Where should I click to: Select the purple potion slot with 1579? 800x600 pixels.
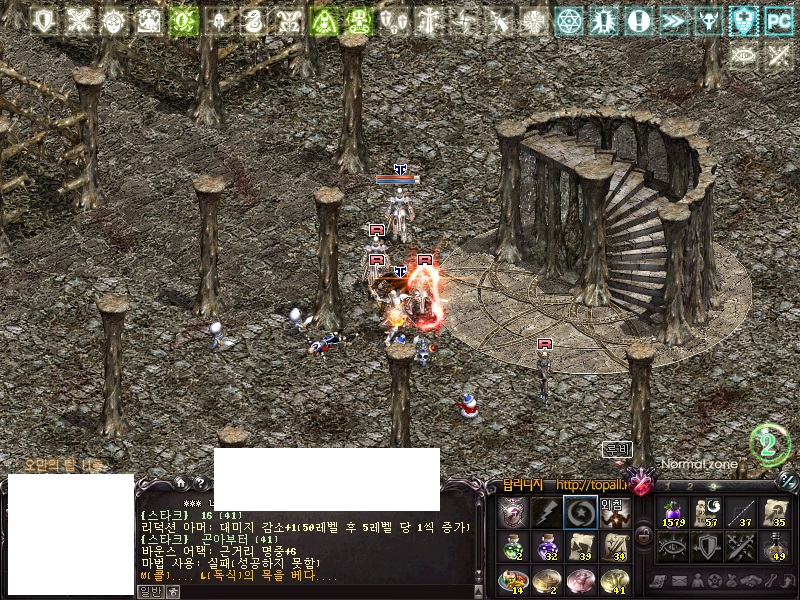click(673, 513)
